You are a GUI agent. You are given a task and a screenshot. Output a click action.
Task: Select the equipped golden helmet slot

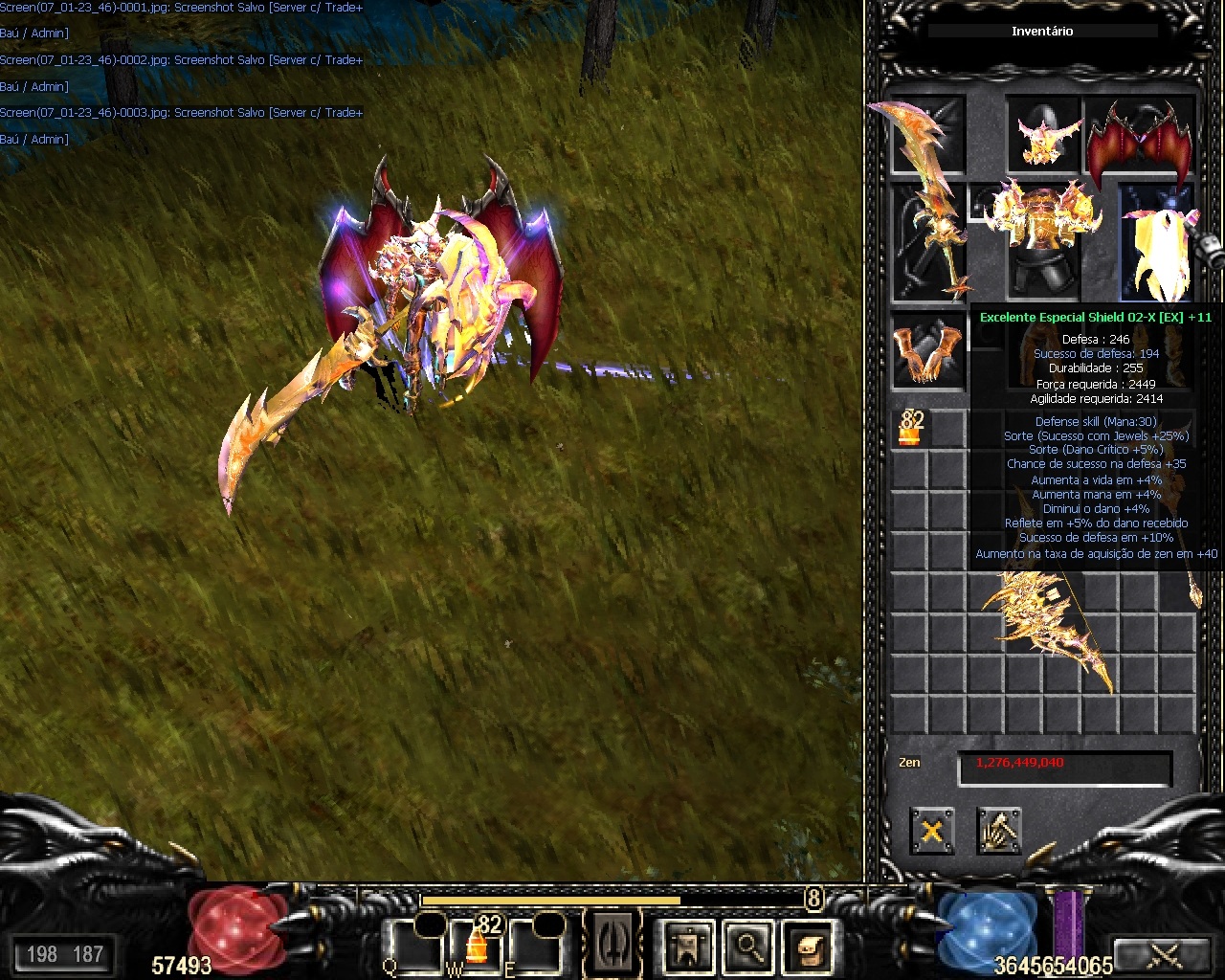[x=1043, y=135]
